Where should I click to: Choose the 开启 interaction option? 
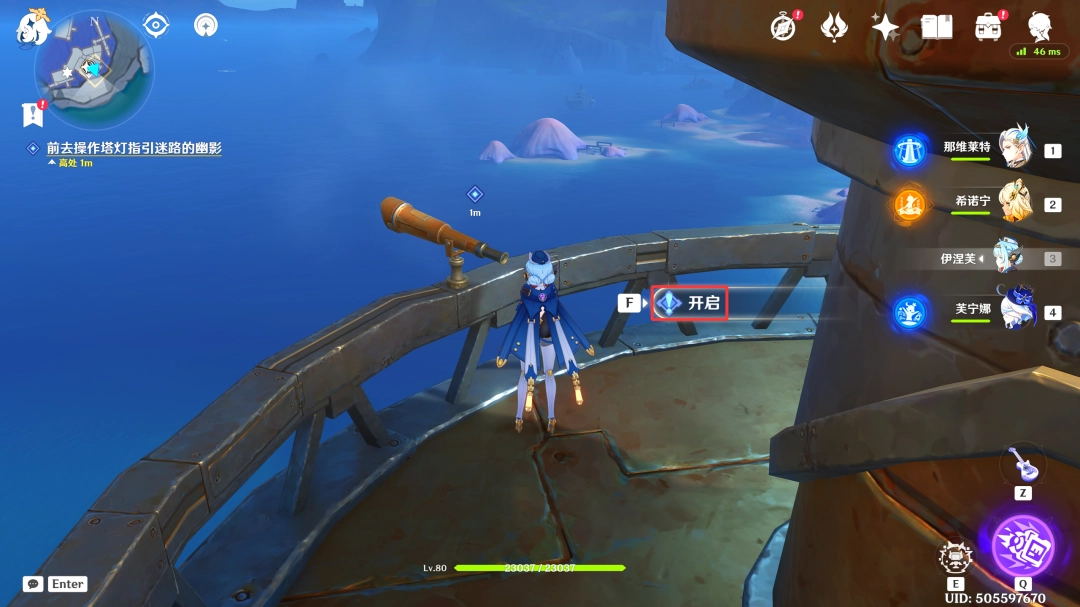(x=690, y=302)
